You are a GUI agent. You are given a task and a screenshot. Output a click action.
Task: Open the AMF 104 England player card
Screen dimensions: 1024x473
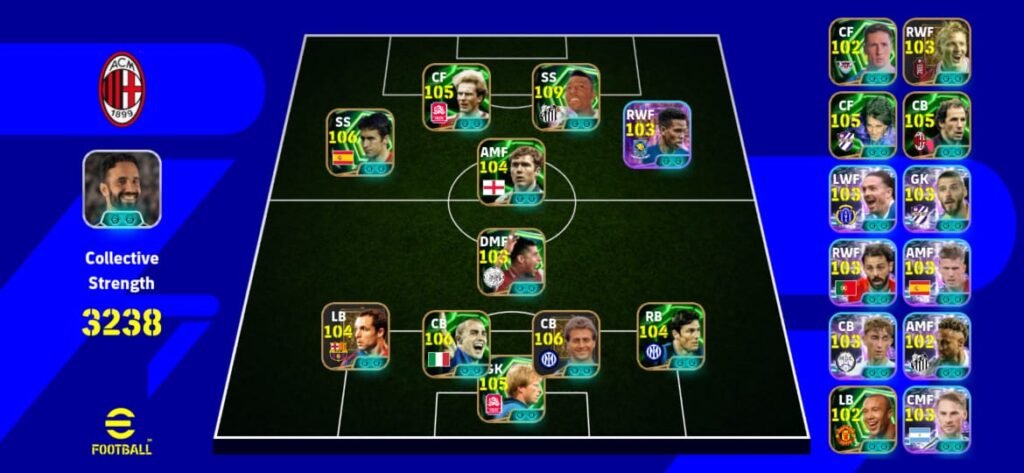[511, 171]
